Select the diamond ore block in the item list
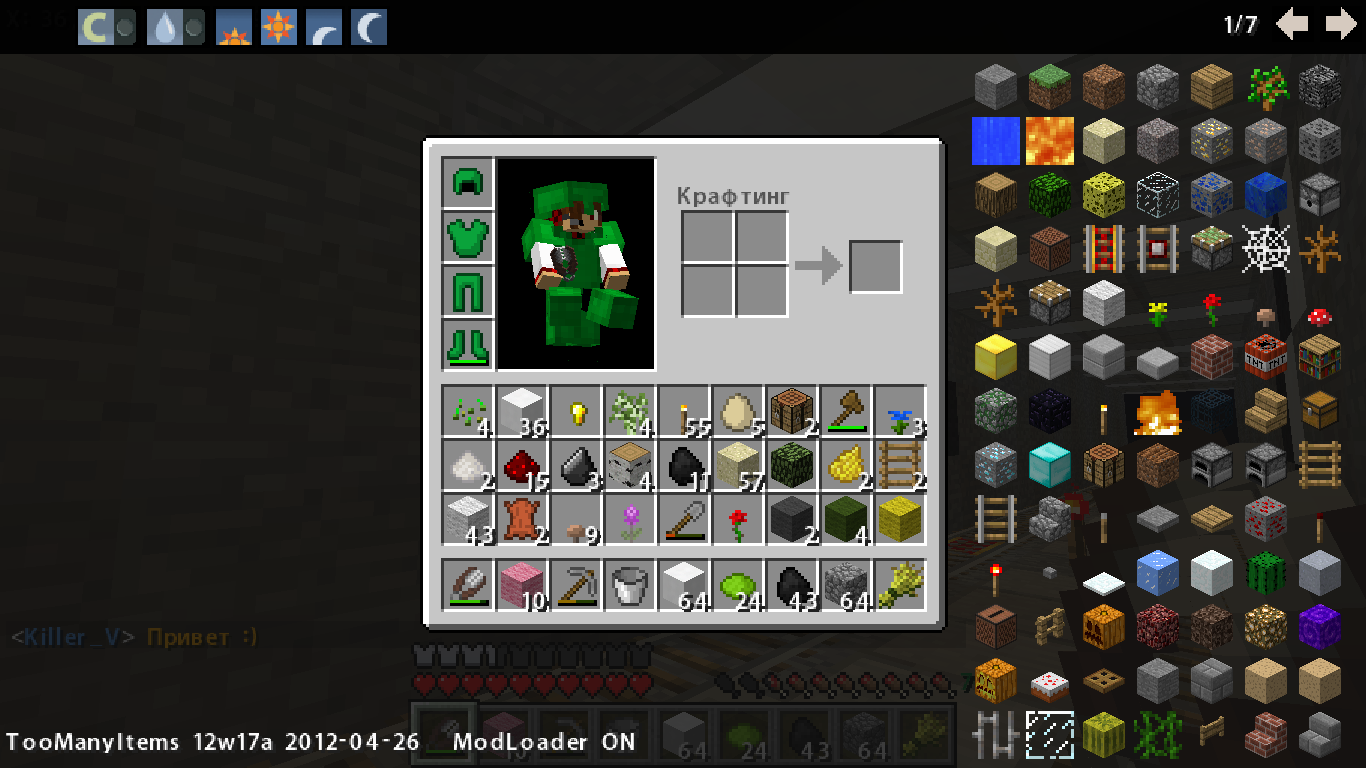 pos(994,464)
